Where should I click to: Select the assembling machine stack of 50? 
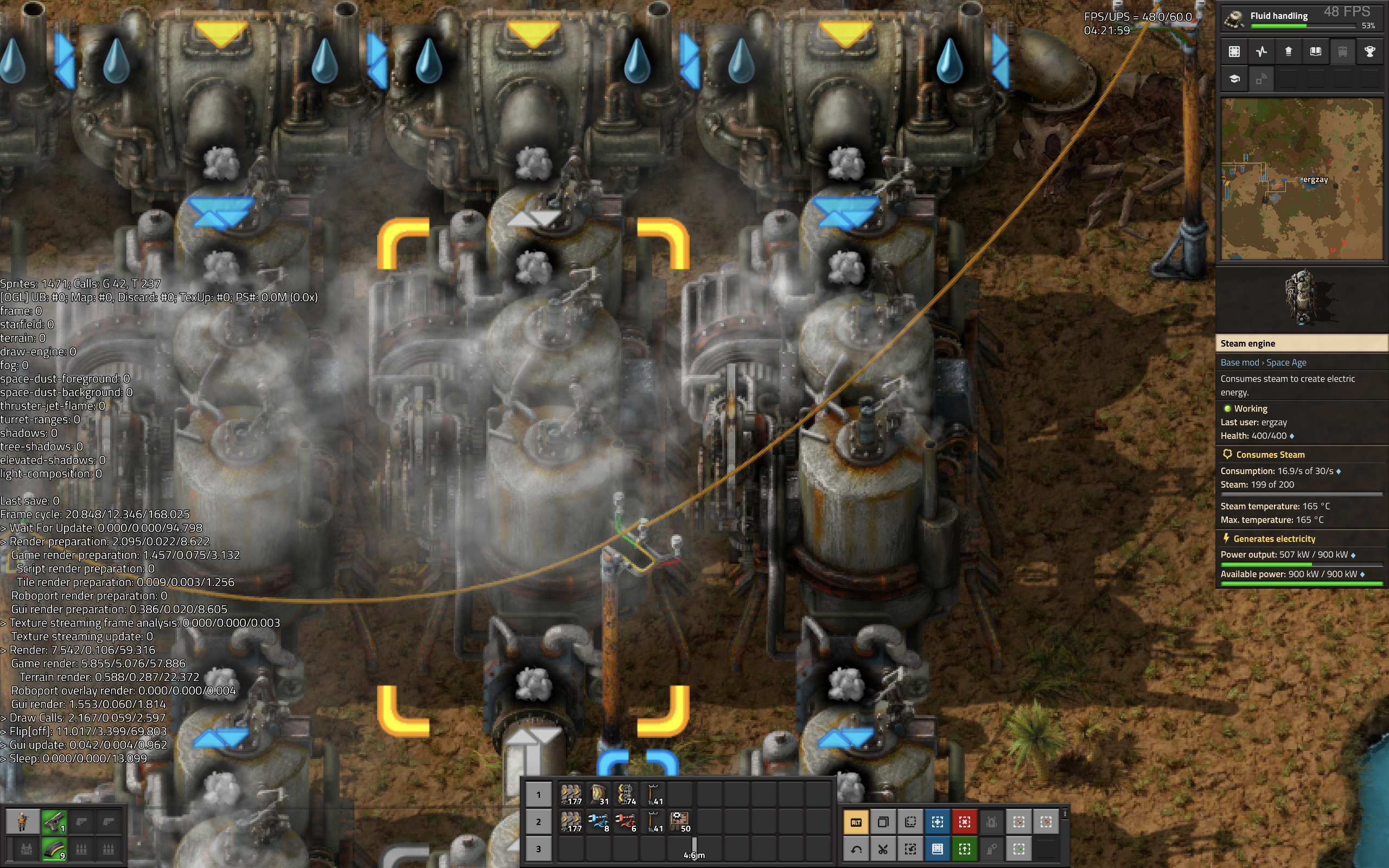click(x=679, y=821)
